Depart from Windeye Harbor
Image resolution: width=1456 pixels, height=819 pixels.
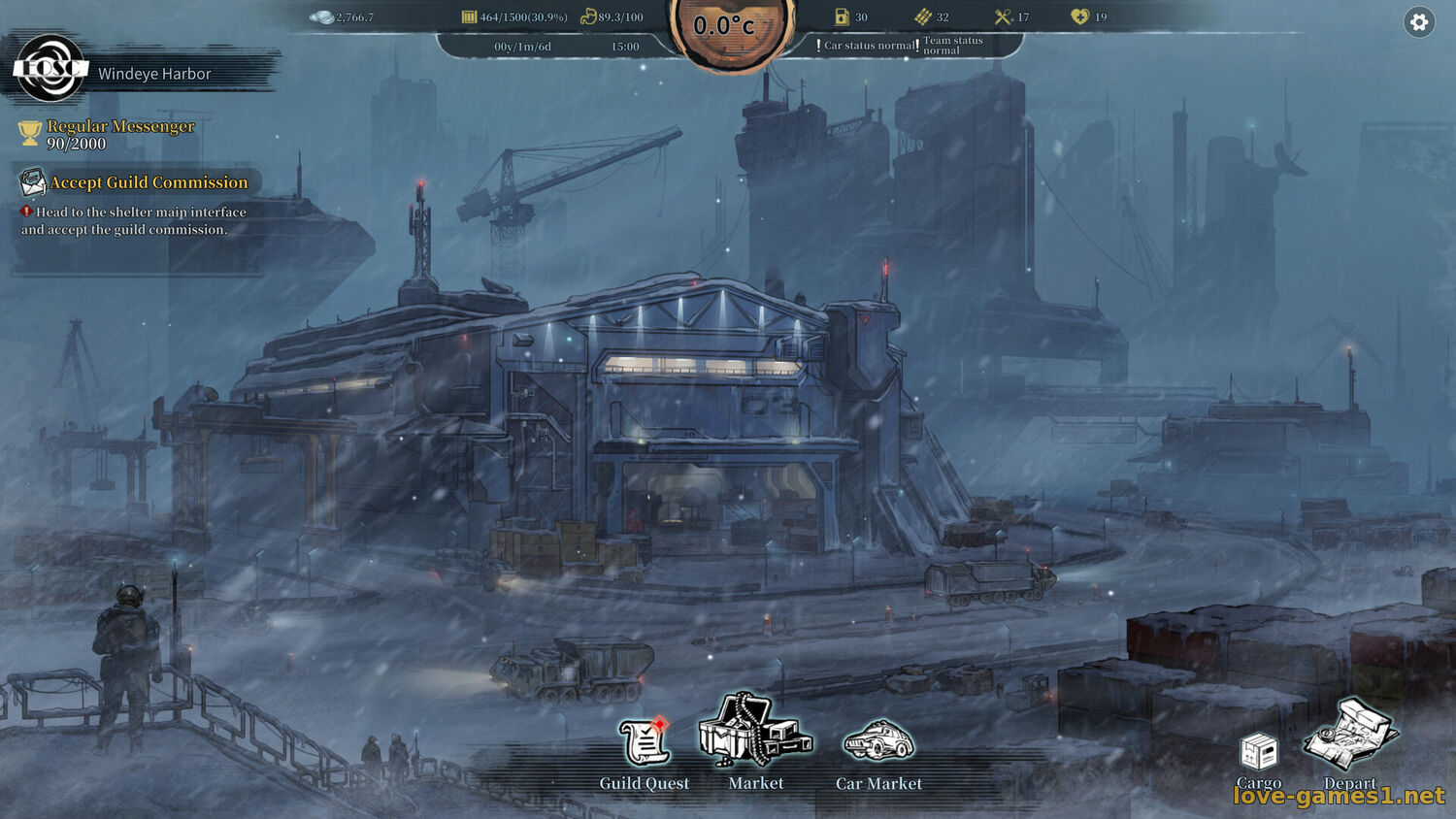pos(1350,738)
